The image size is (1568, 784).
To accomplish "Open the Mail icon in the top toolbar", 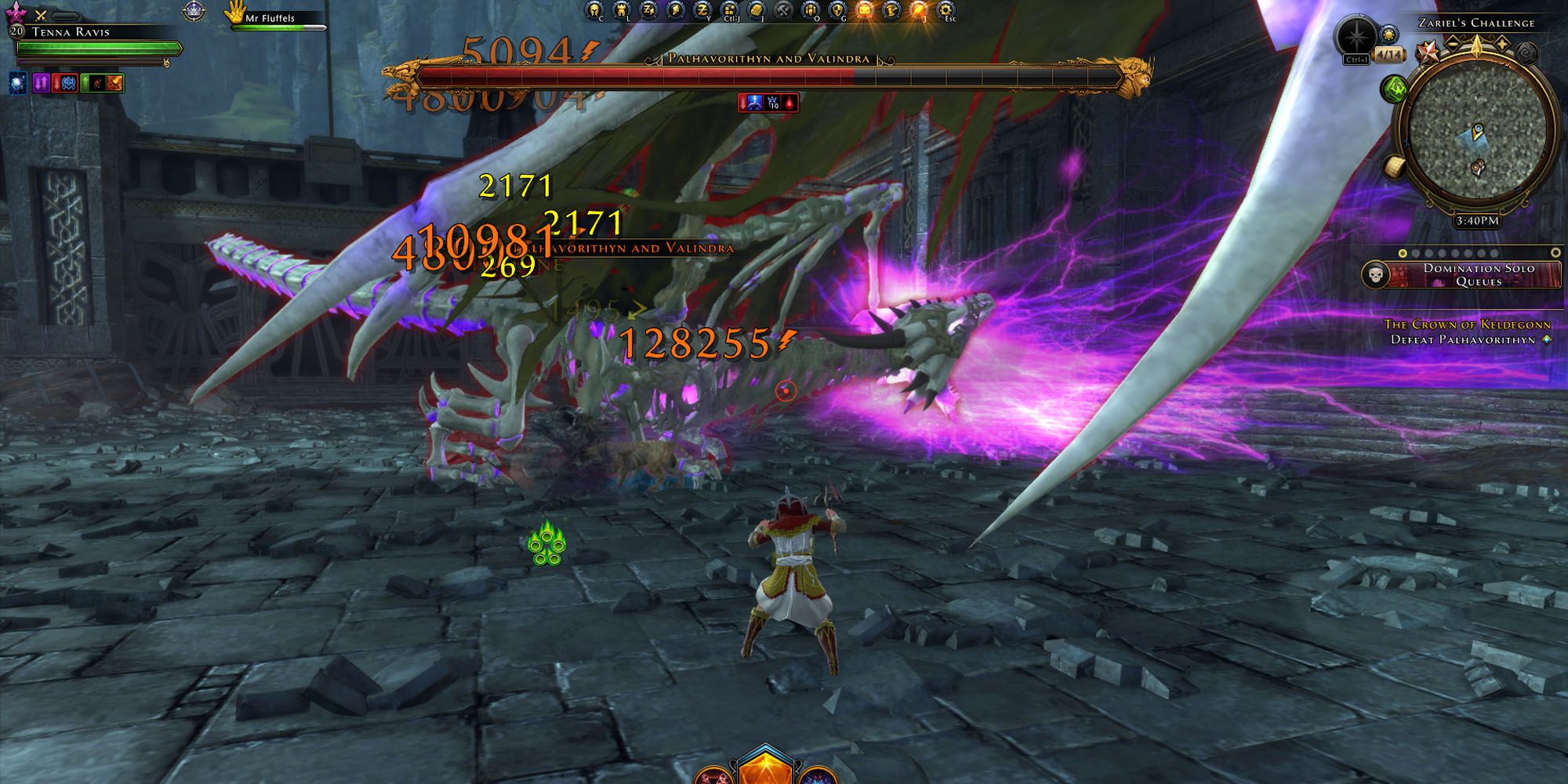I will click(866, 9).
